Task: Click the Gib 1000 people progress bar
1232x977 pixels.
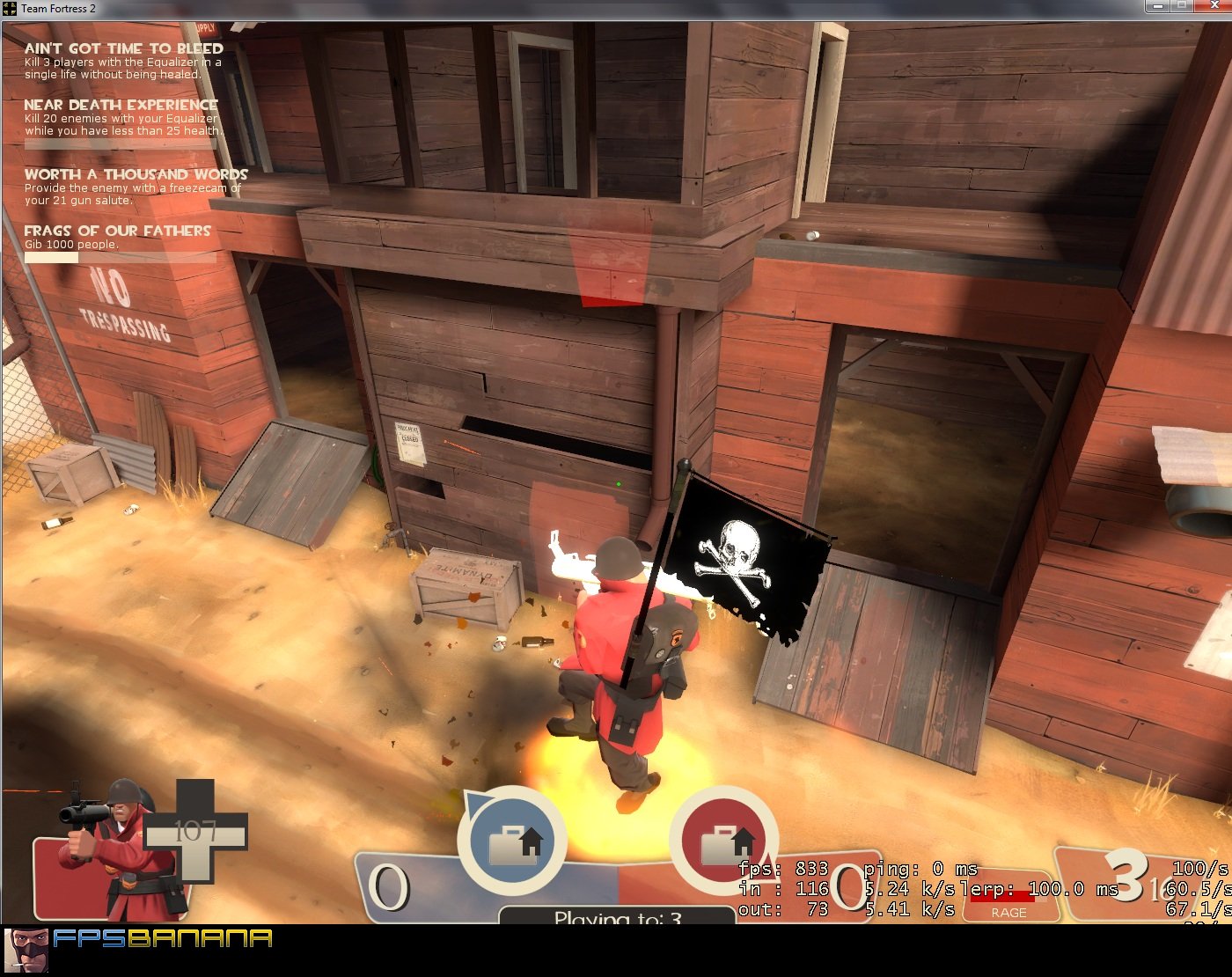Action: click(x=119, y=258)
